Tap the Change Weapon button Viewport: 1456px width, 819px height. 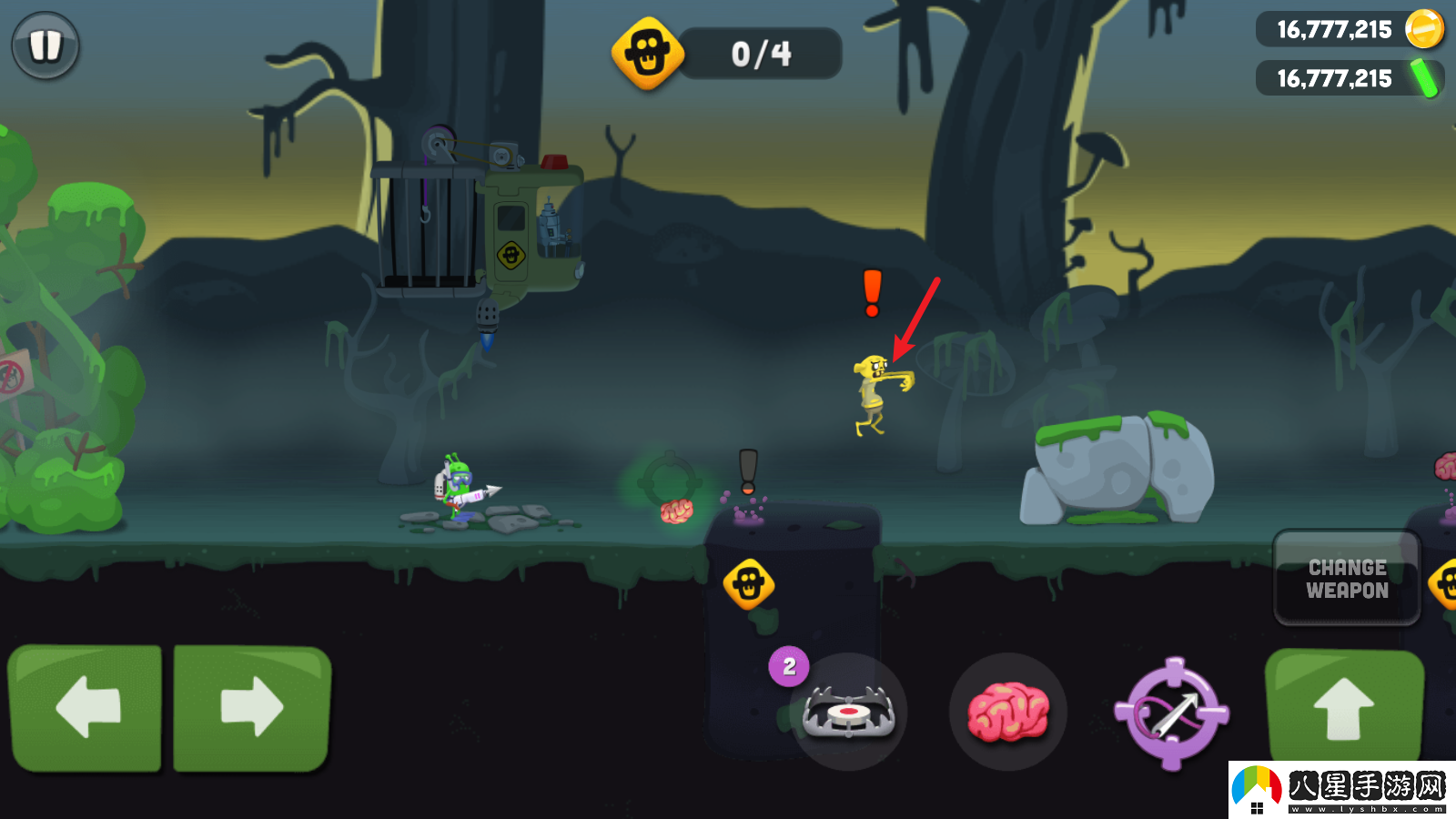coord(1347,579)
